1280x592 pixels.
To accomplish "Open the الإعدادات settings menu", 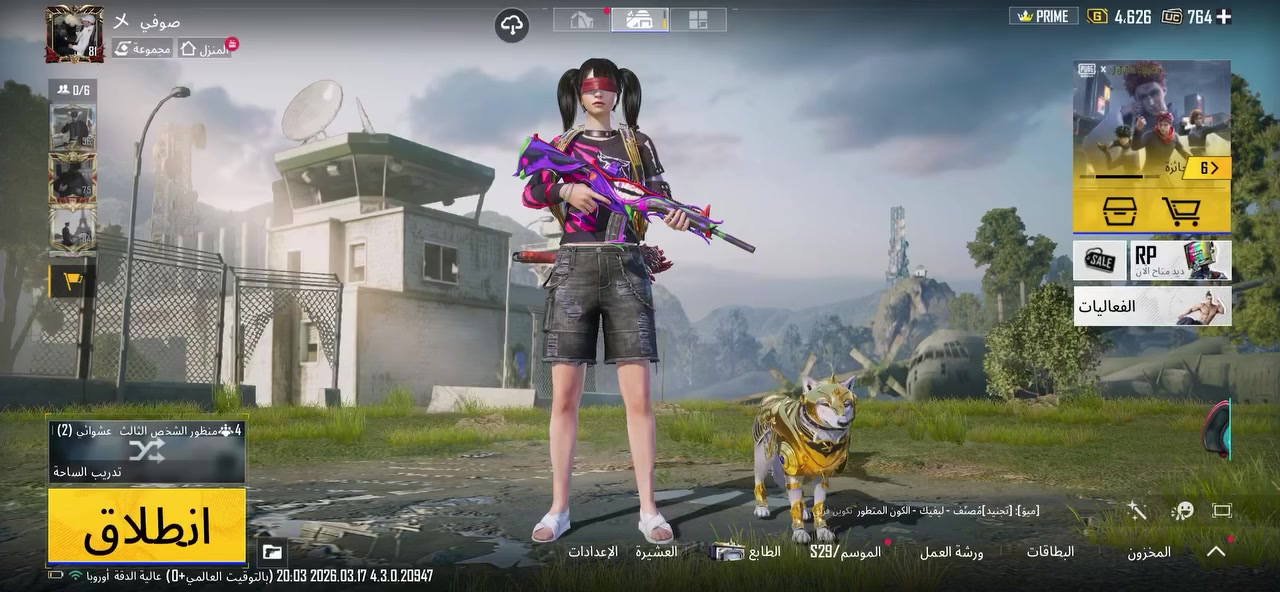I will [x=593, y=552].
